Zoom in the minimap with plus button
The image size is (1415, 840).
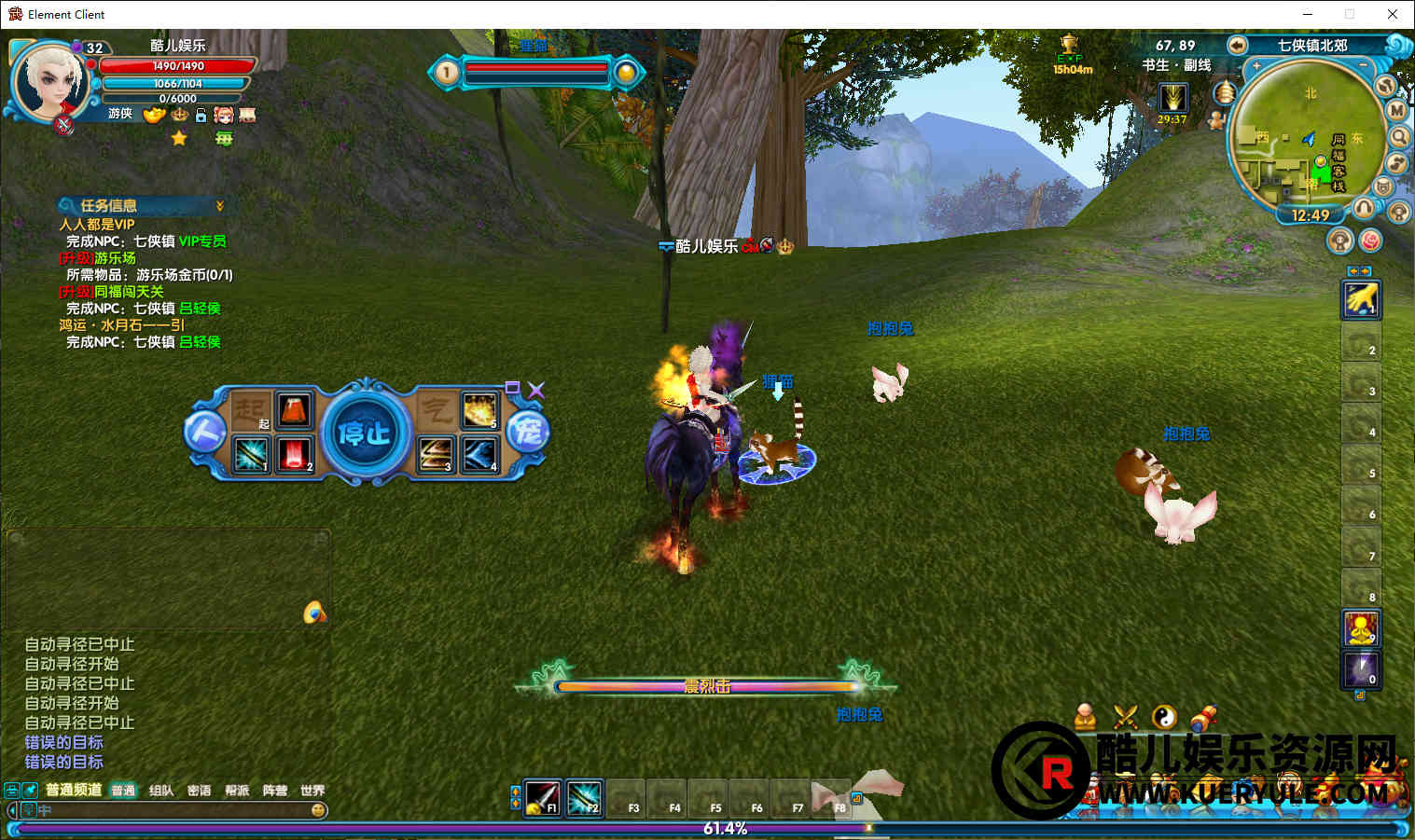click(1256, 66)
